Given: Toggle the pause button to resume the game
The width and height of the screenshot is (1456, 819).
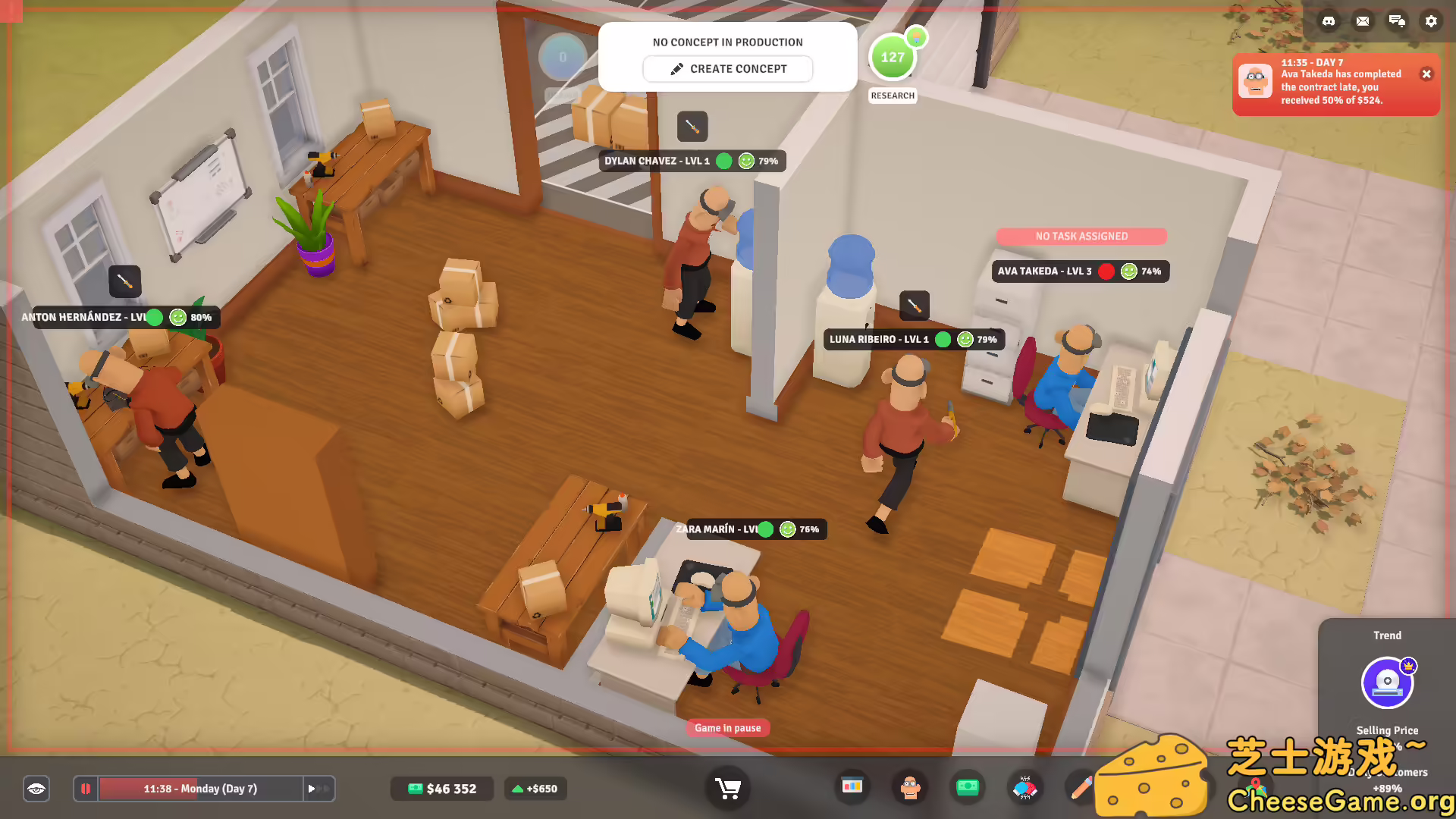Looking at the screenshot, I should [86, 789].
